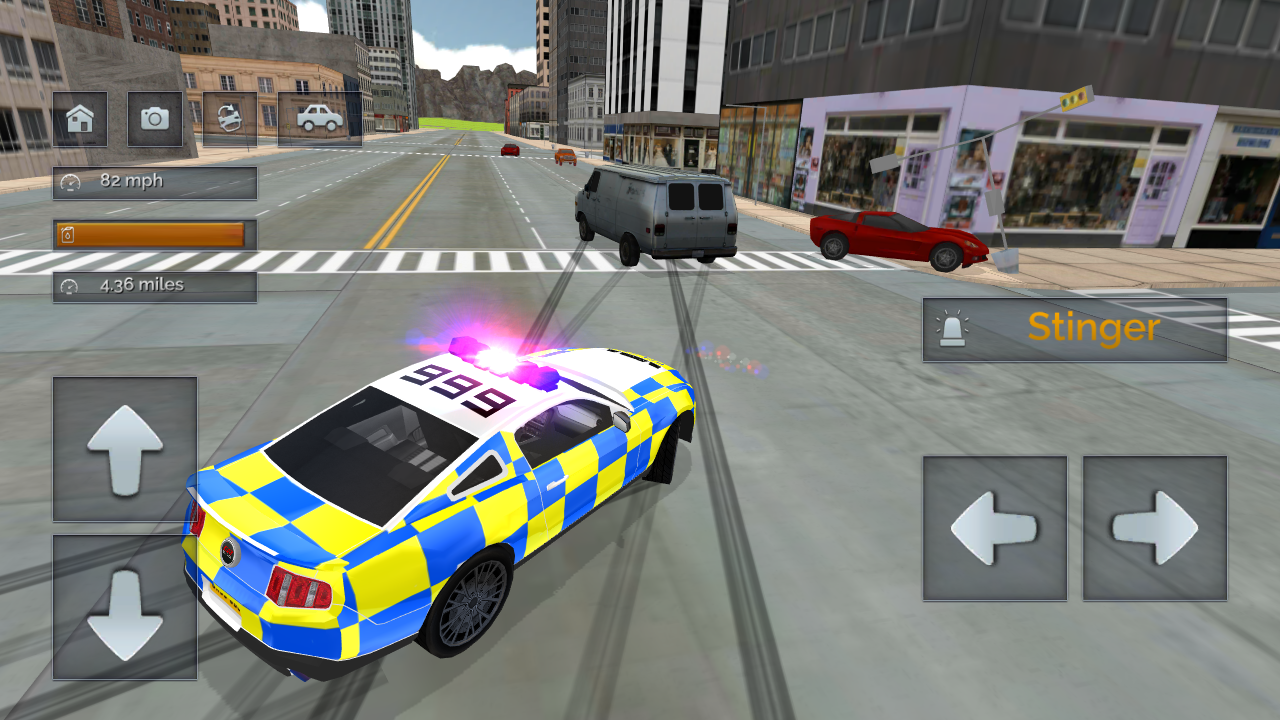Steer right with the right arrow
The height and width of the screenshot is (720, 1280).
pyautogui.click(x=1155, y=527)
